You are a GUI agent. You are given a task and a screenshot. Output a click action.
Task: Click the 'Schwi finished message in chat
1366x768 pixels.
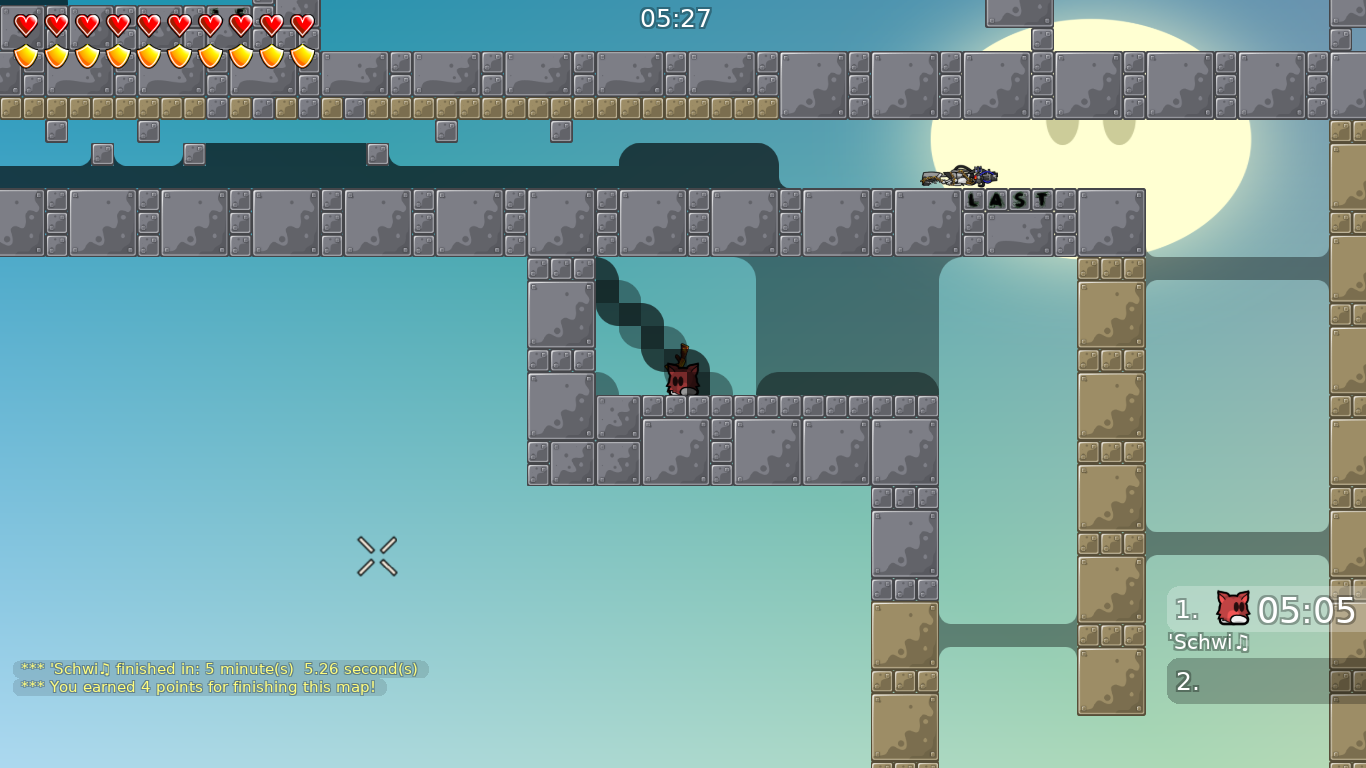click(218, 667)
